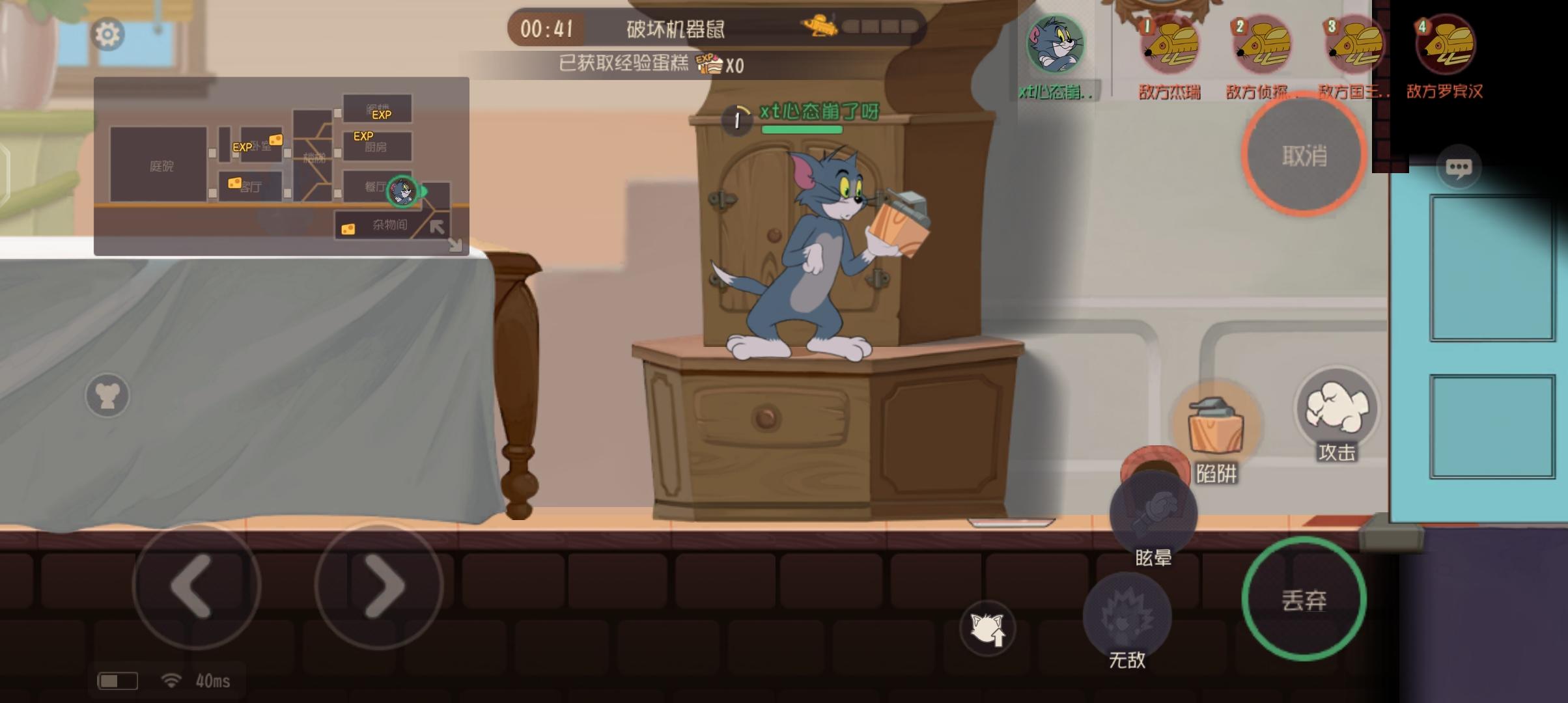Image resolution: width=1568 pixels, height=703 pixels.
Task: Open the mouse radar icon on the left
Action: coord(108,394)
